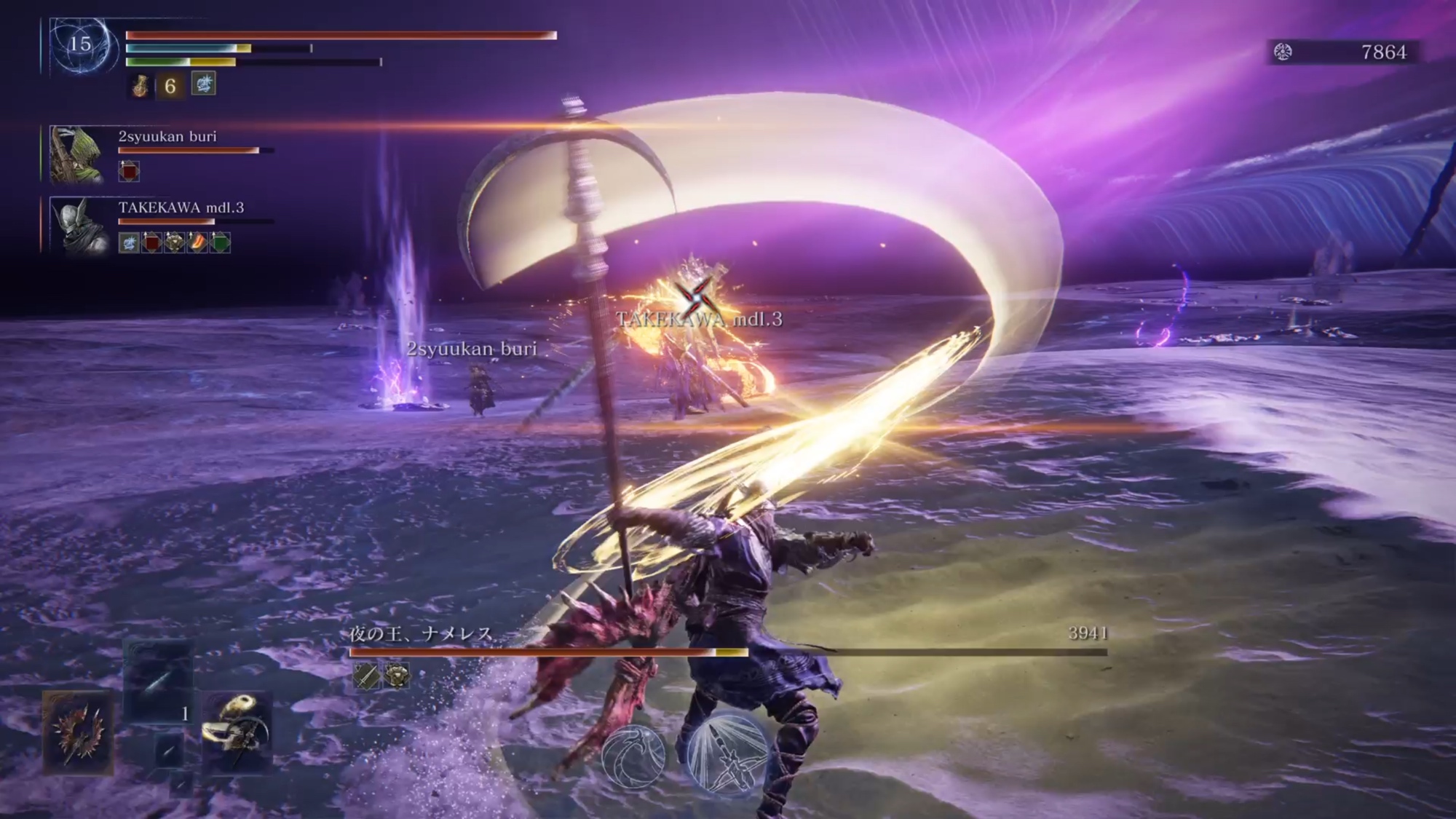Click the green buff icon under TAKEKAWA mdl.3

(220, 242)
